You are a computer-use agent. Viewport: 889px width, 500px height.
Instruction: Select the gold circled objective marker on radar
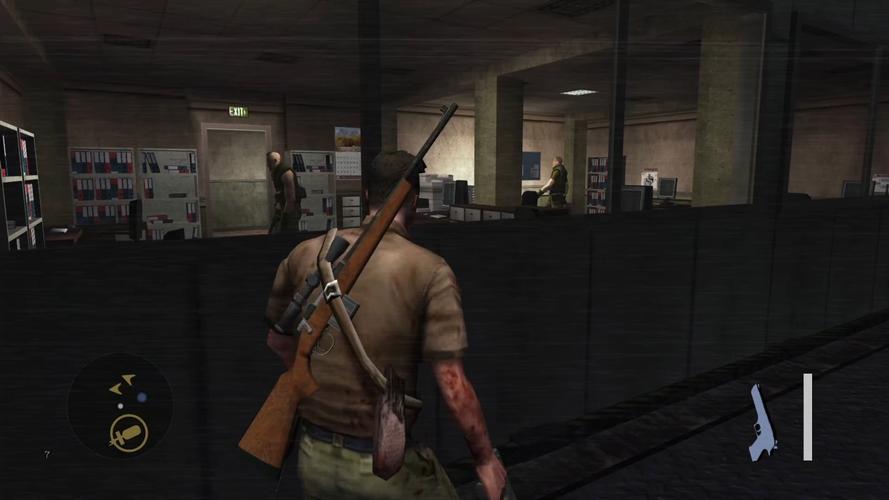tap(128, 432)
